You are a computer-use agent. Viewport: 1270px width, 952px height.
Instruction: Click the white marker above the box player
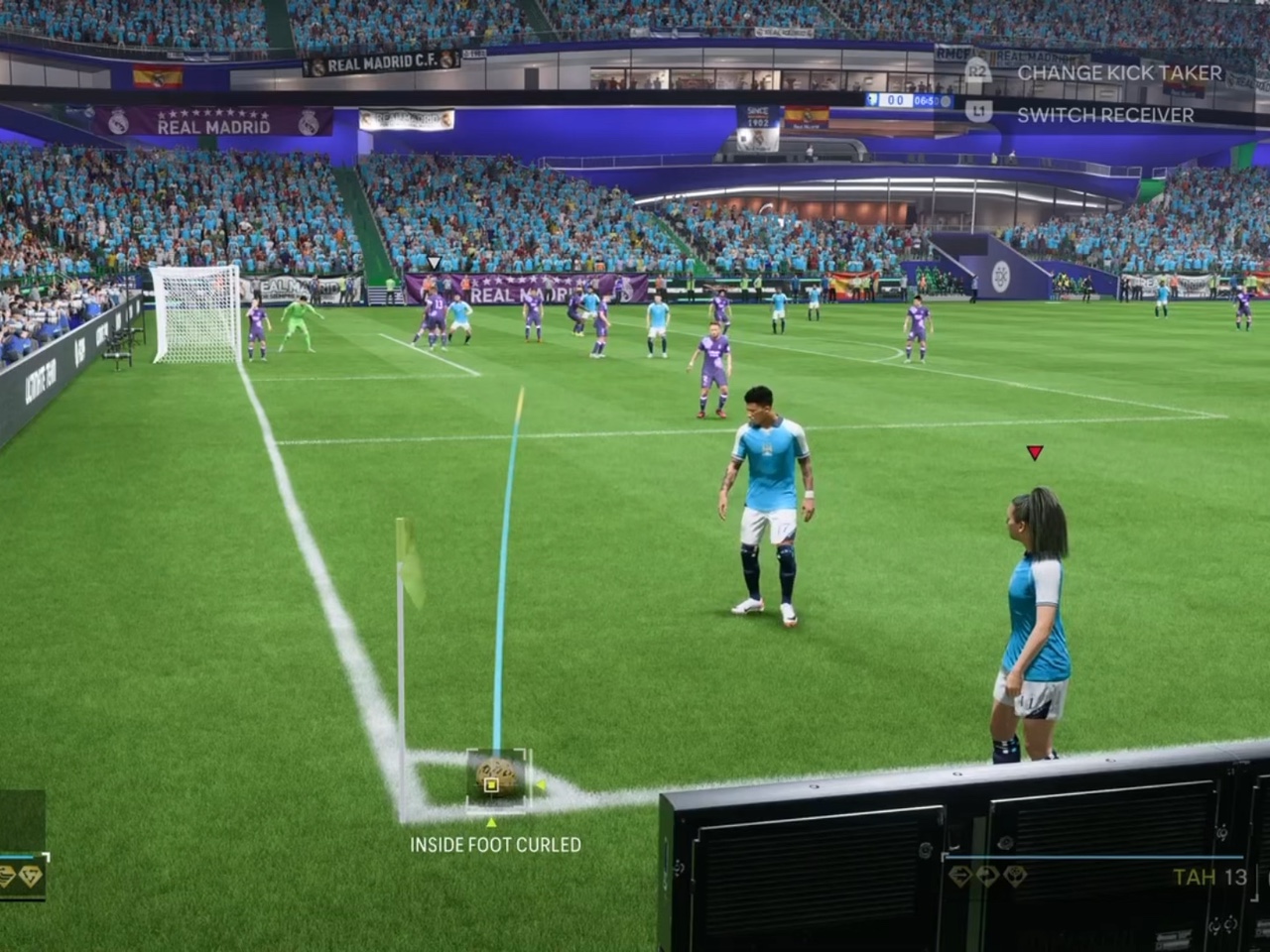[x=434, y=263]
